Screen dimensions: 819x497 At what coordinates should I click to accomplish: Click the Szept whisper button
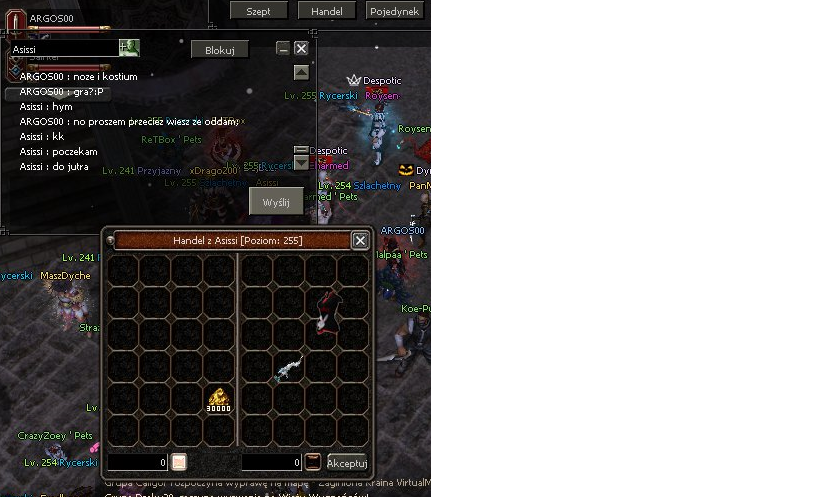point(258,11)
